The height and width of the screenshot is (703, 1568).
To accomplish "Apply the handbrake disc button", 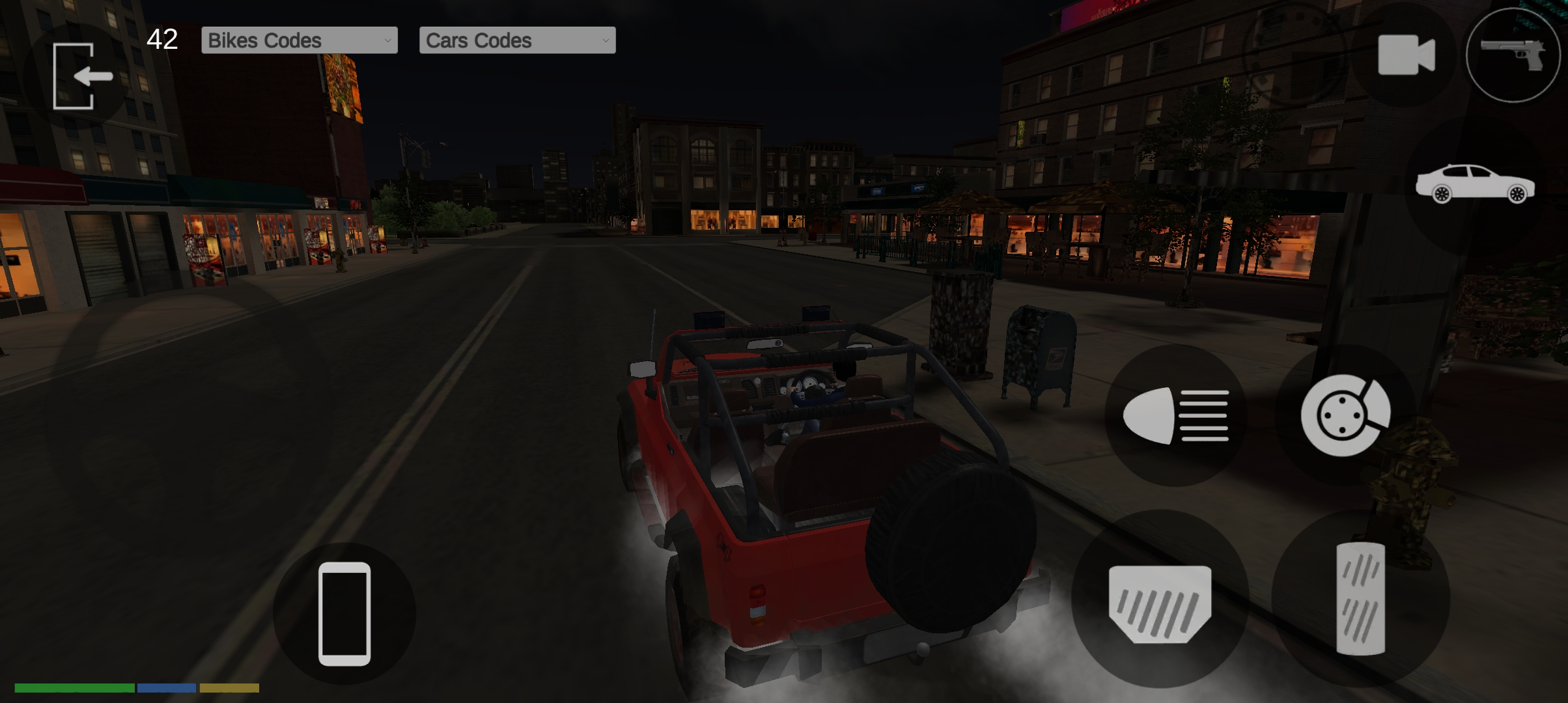I will tap(1345, 415).
